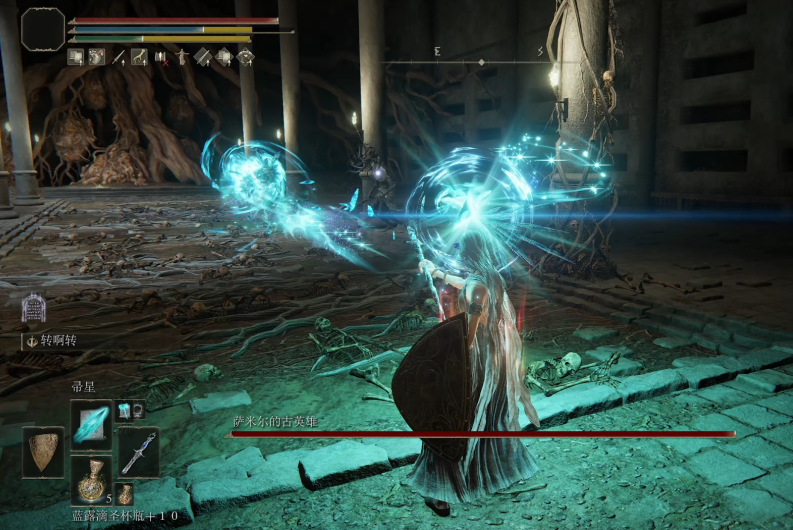This screenshot has width=793, height=530.
Task: Click the red-X debuff status icon
Action: [161, 57]
